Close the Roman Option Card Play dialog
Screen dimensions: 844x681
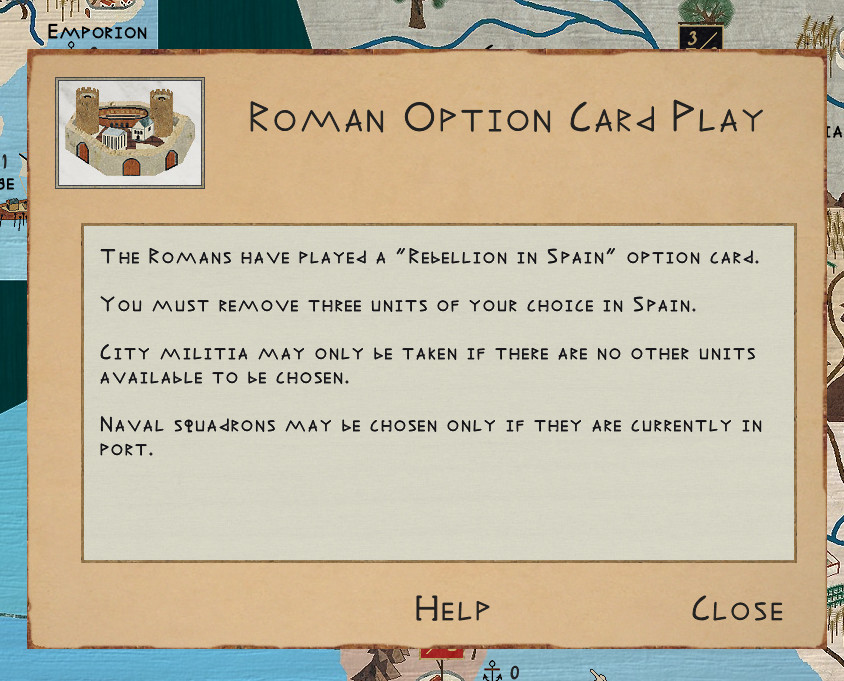[737, 609]
